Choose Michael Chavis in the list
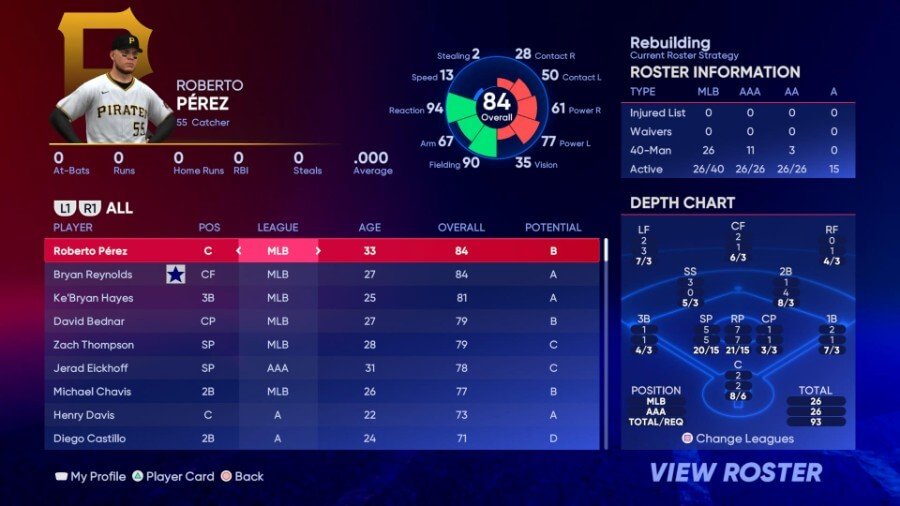The width and height of the screenshot is (900, 506). tap(320, 392)
